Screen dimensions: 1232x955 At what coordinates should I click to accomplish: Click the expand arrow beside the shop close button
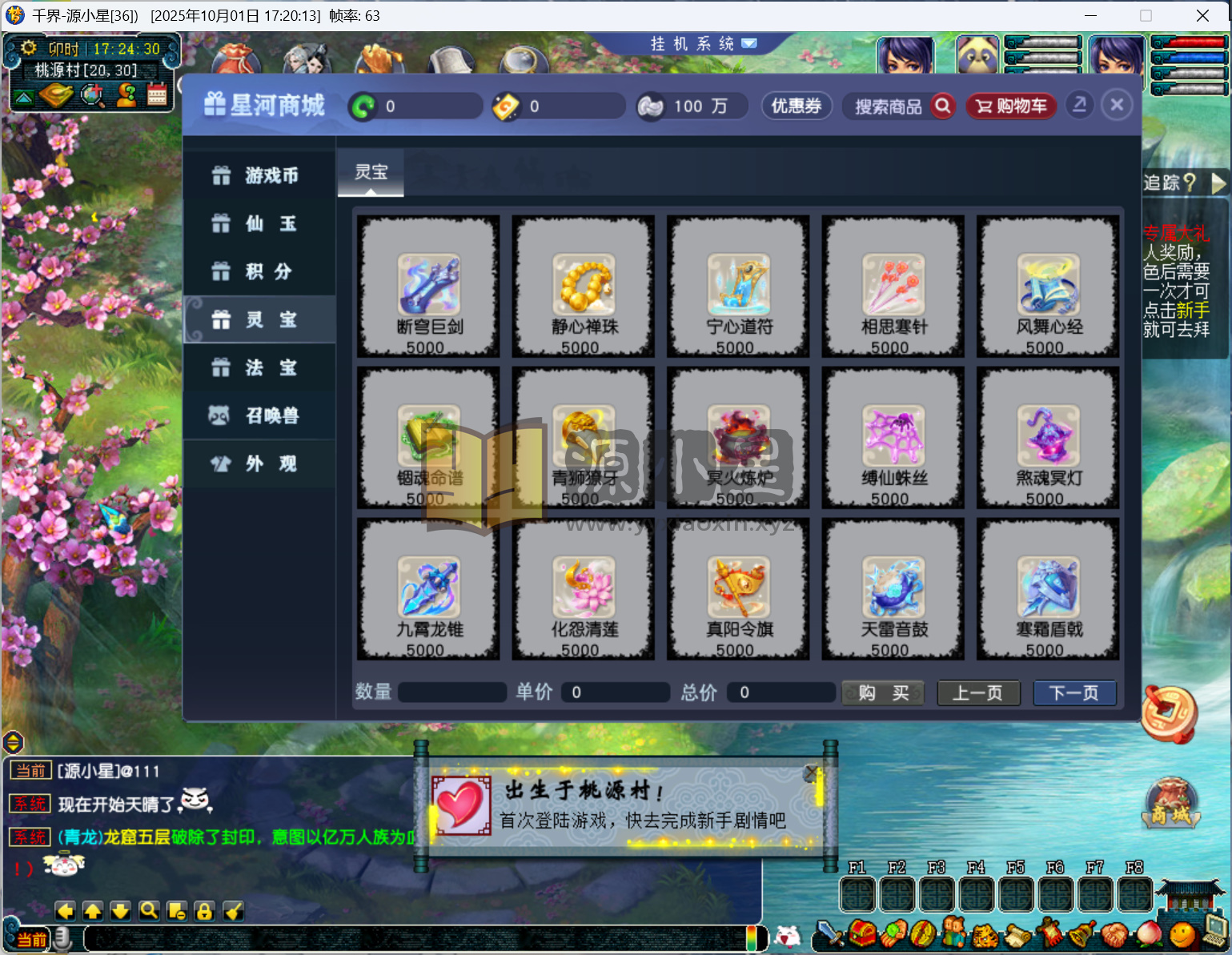1079,105
